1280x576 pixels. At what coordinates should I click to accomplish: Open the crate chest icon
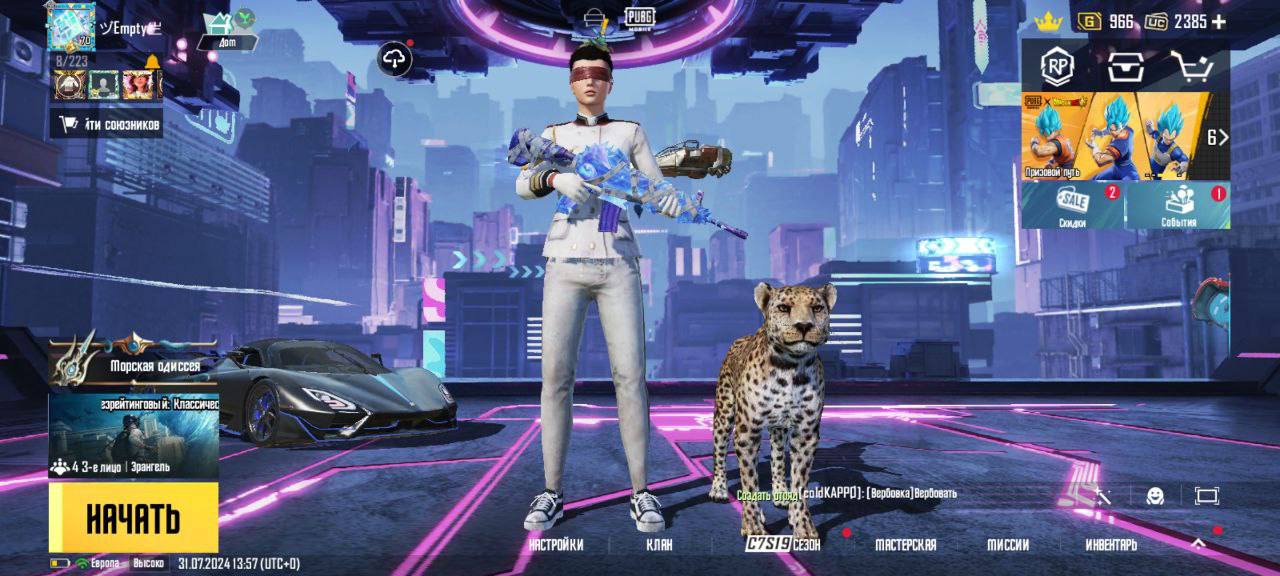(1123, 66)
